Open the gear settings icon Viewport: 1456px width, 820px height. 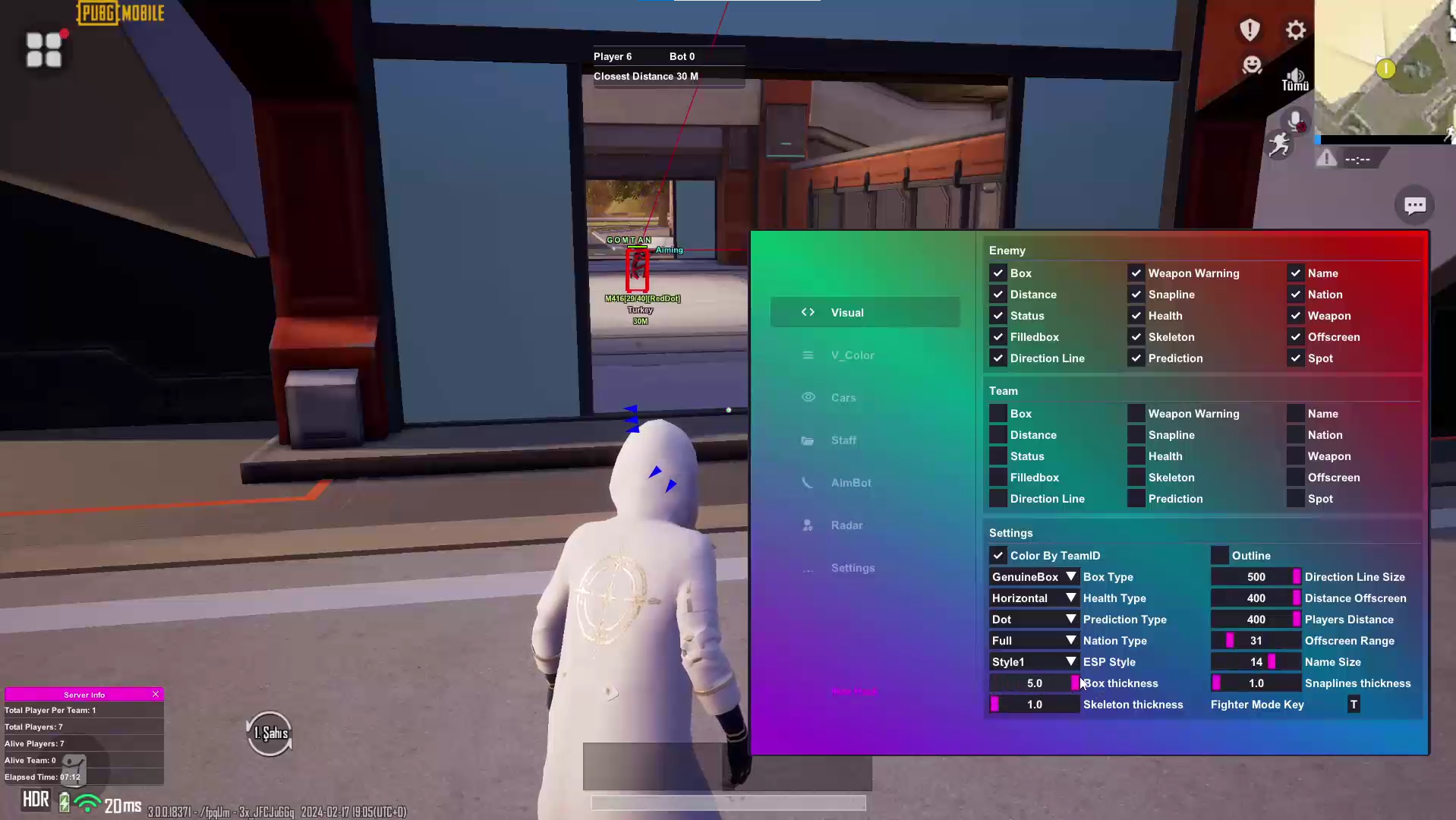pos(1296,30)
